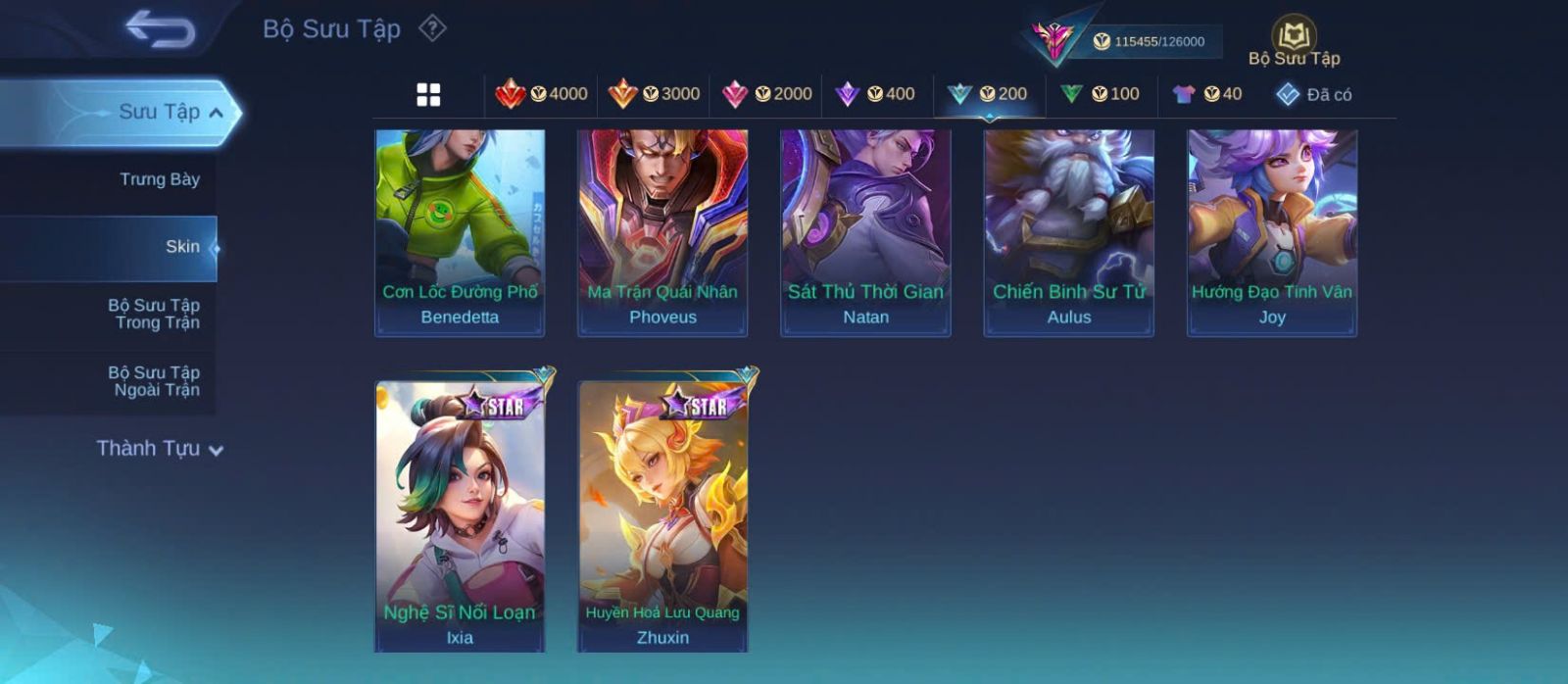Select the Skin menu entry
1568x684 pixels.
pyautogui.click(x=181, y=247)
